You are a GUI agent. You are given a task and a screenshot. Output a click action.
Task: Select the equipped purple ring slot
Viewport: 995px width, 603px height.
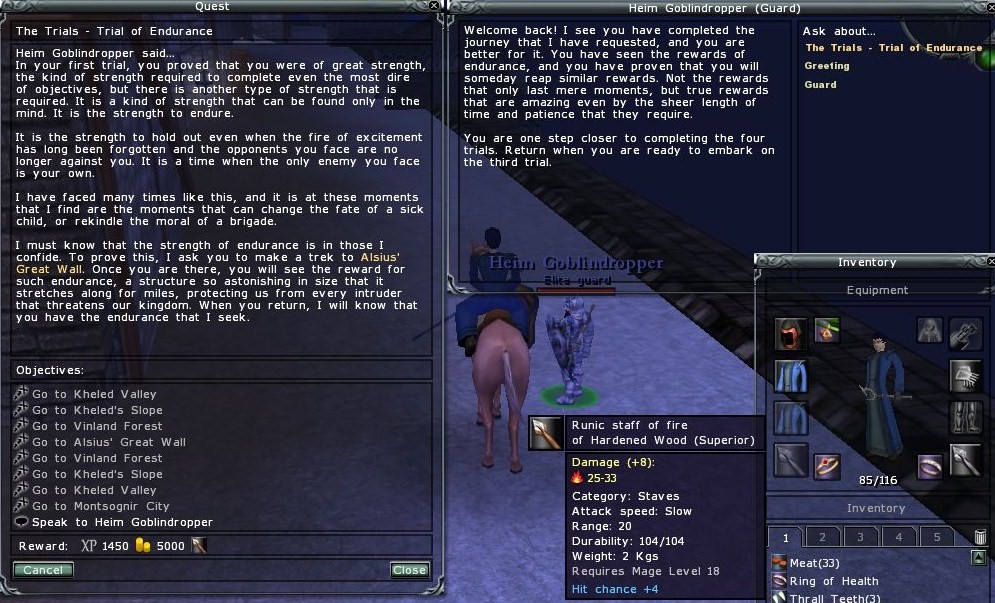pyautogui.click(x=929, y=464)
